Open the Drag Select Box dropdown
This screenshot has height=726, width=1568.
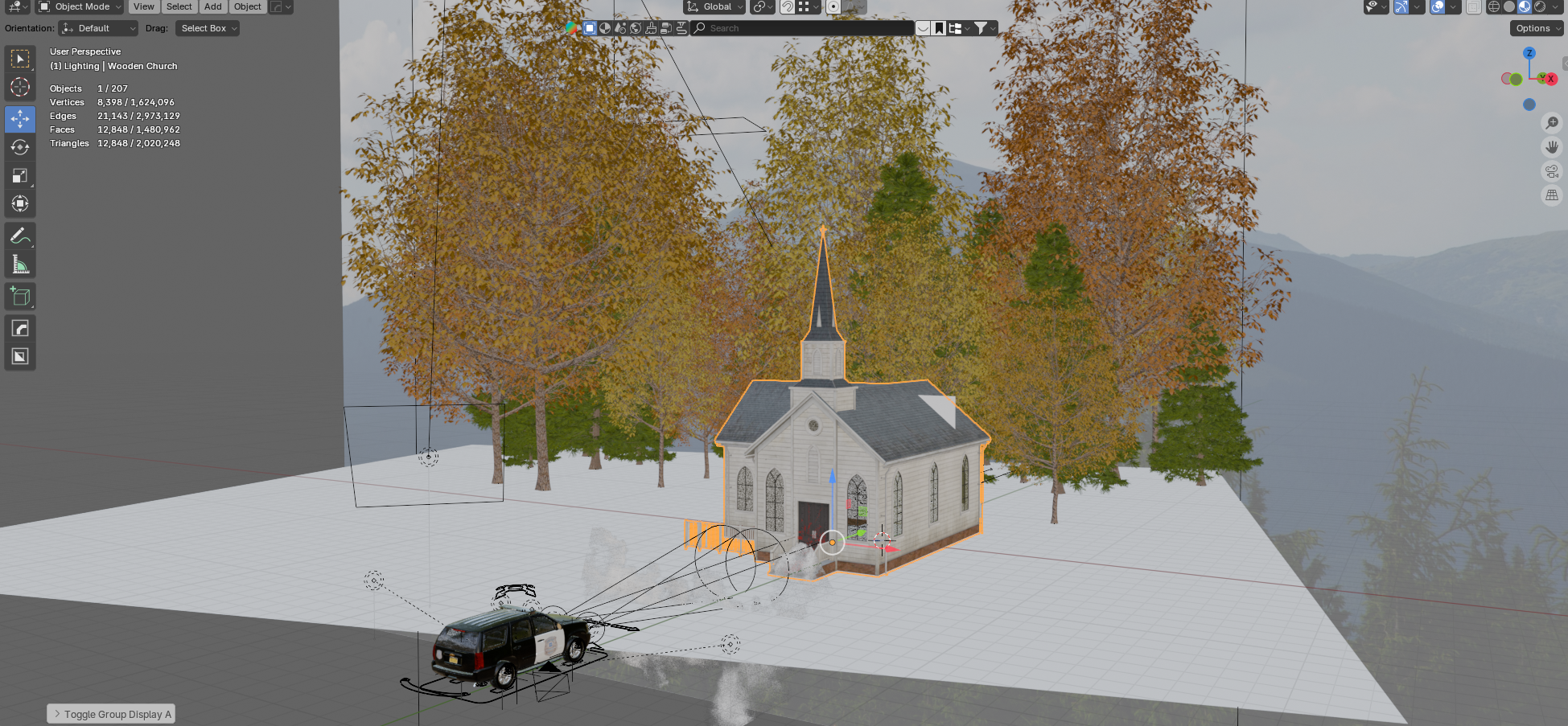[208, 28]
